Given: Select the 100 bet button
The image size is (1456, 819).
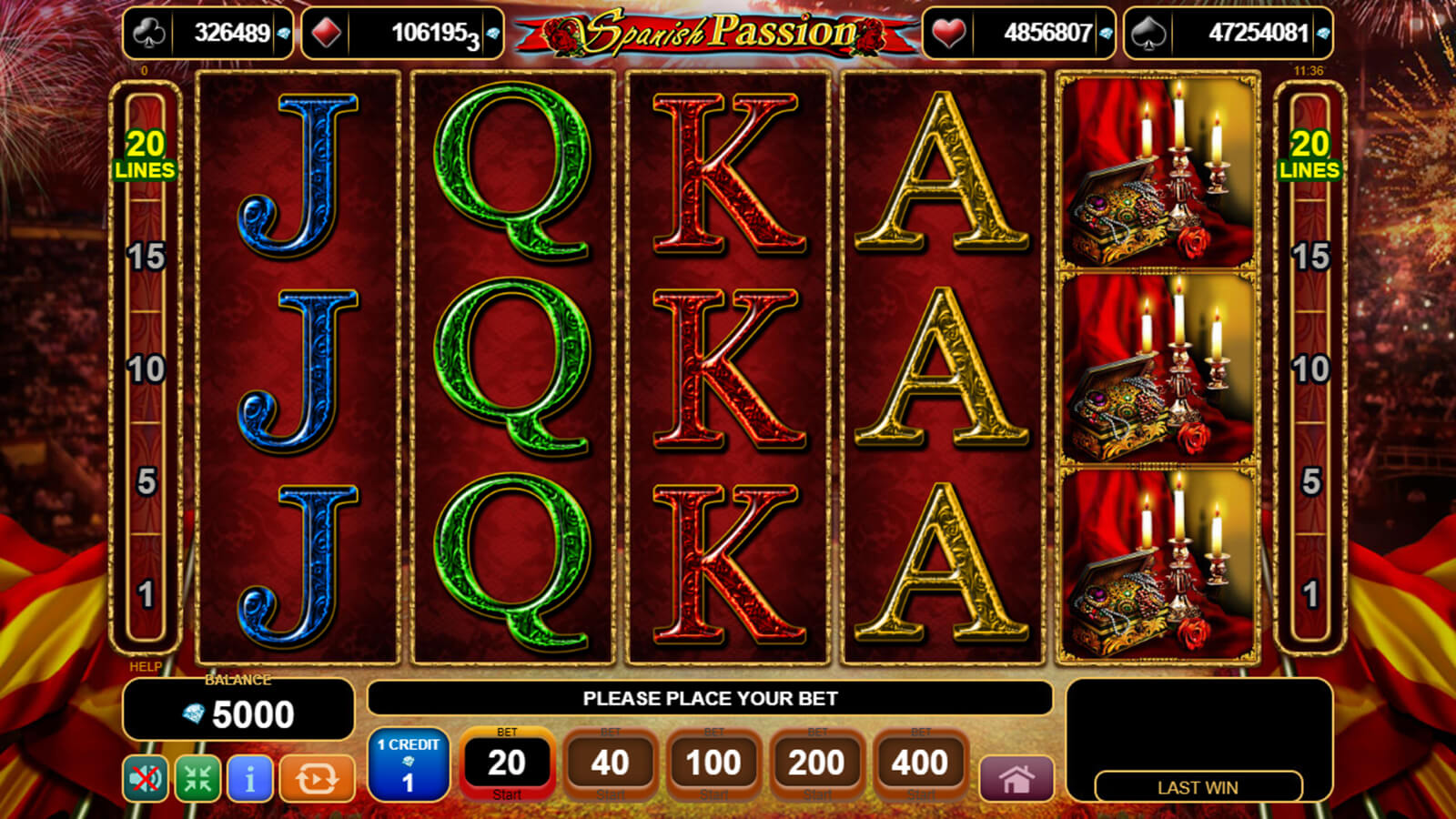Looking at the screenshot, I should coord(713,763).
